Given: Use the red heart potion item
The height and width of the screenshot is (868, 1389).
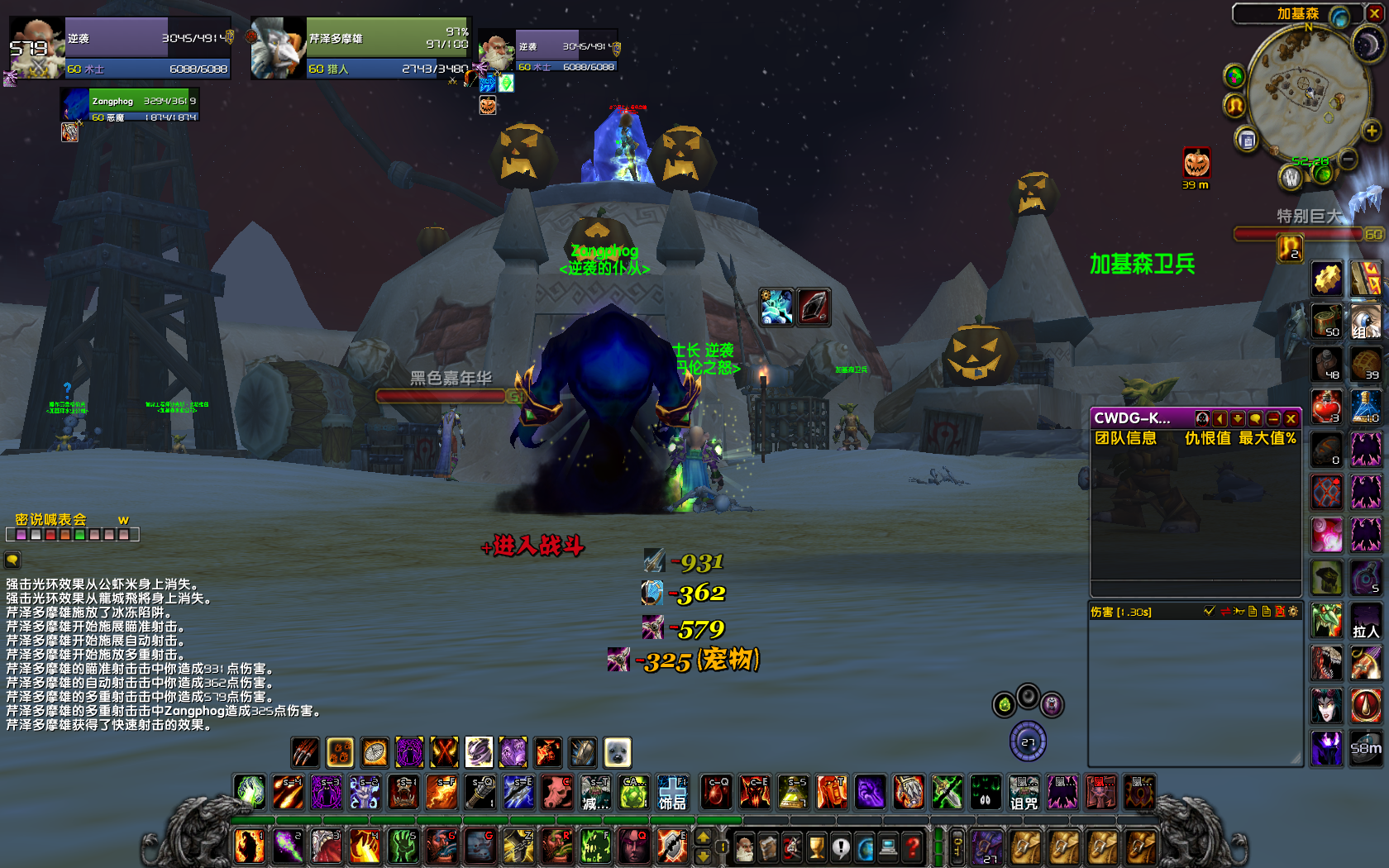Looking at the screenshot, I should (x=1327, y=407).
